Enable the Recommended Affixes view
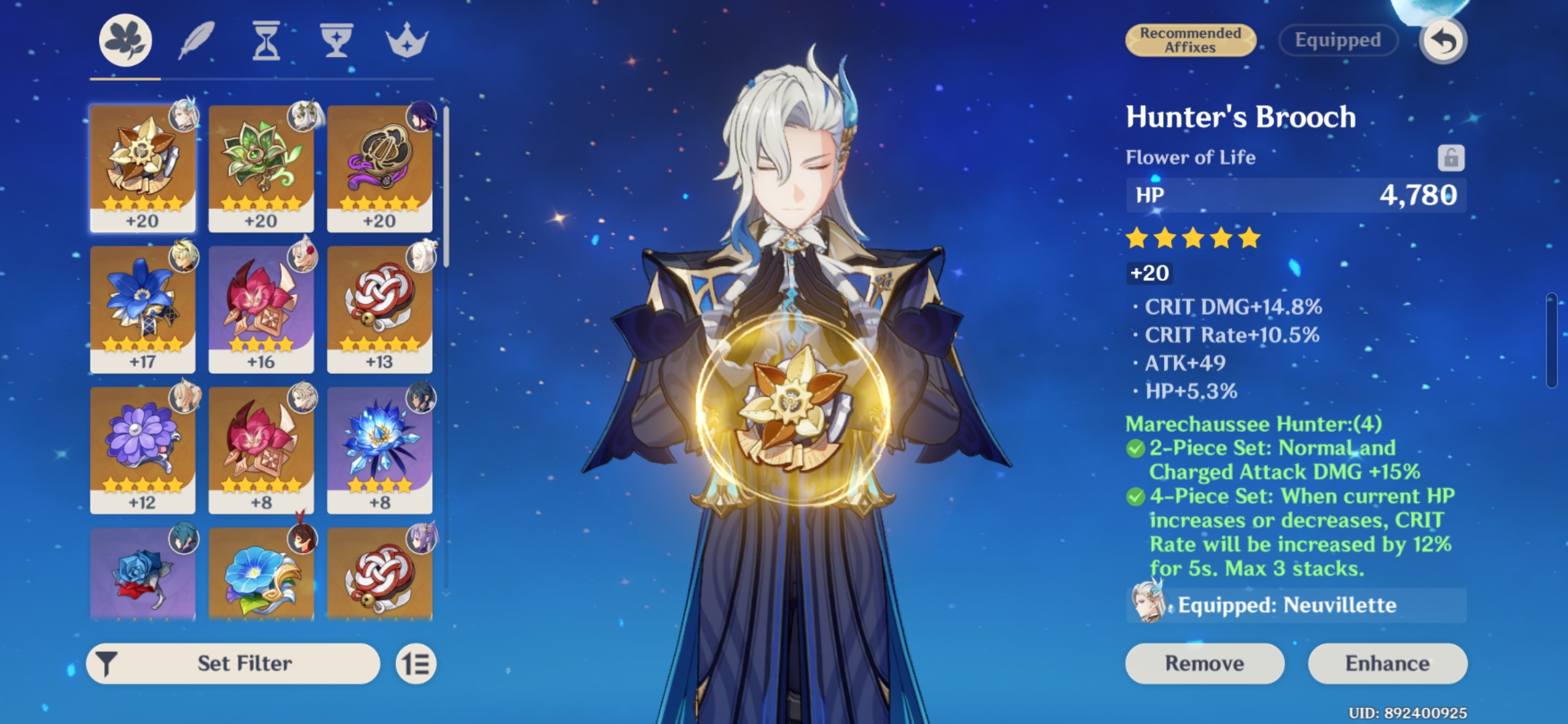 click(1192, 40)
